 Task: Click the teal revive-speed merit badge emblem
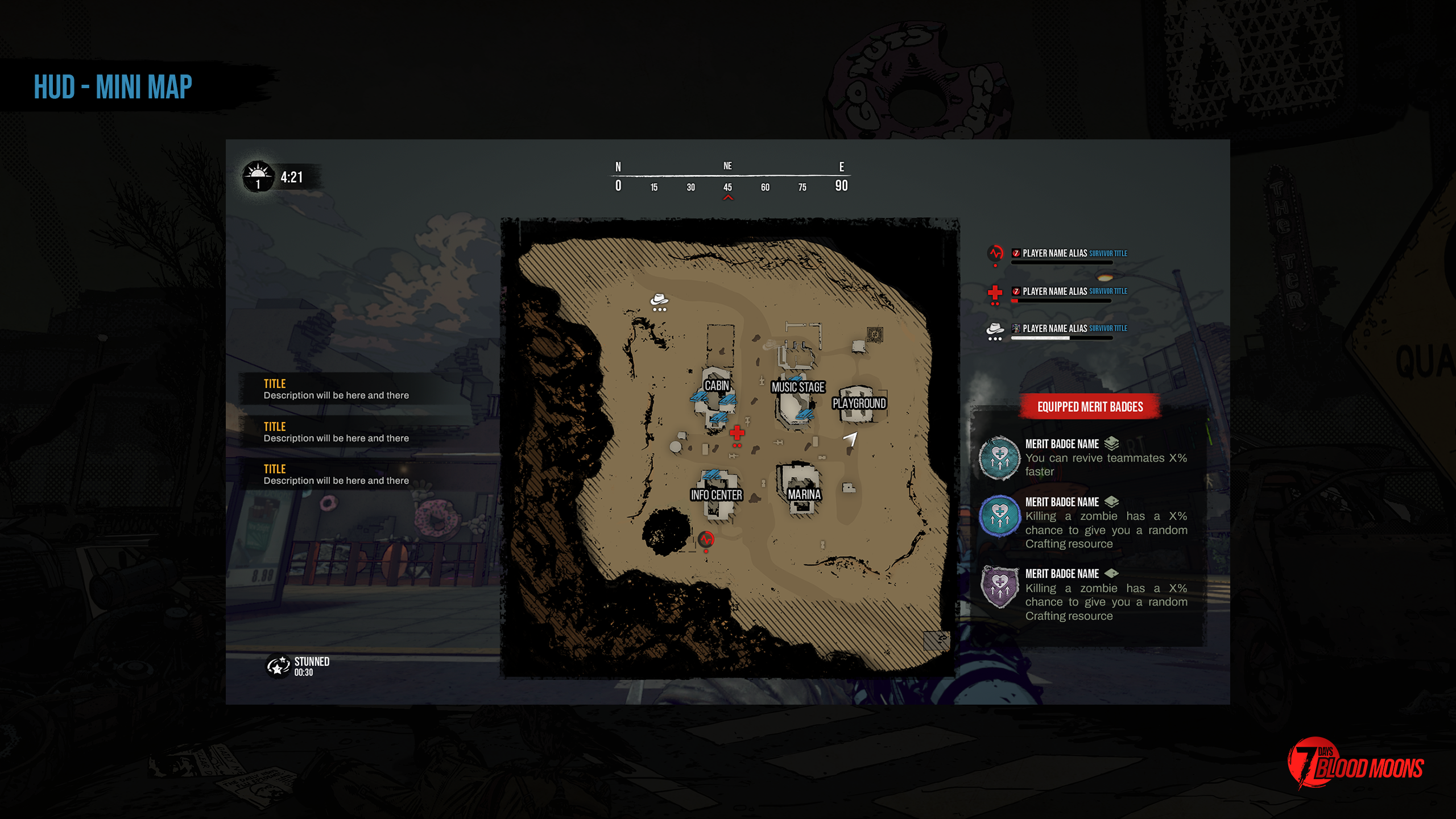[x=999, y=458]
